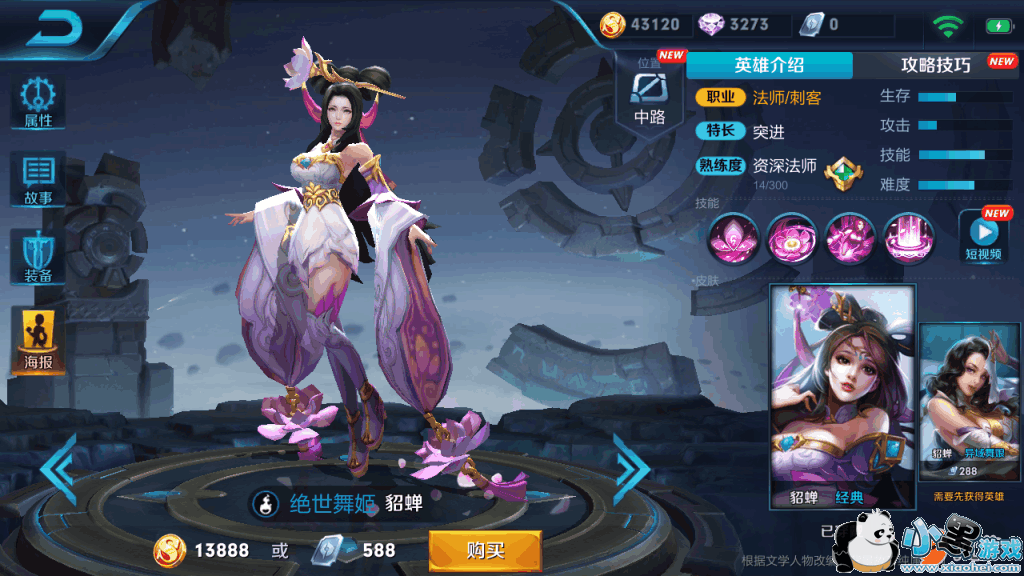Switch to the 攻略技巧 tab
1024x576 pixels.
(x=936, y=65)
